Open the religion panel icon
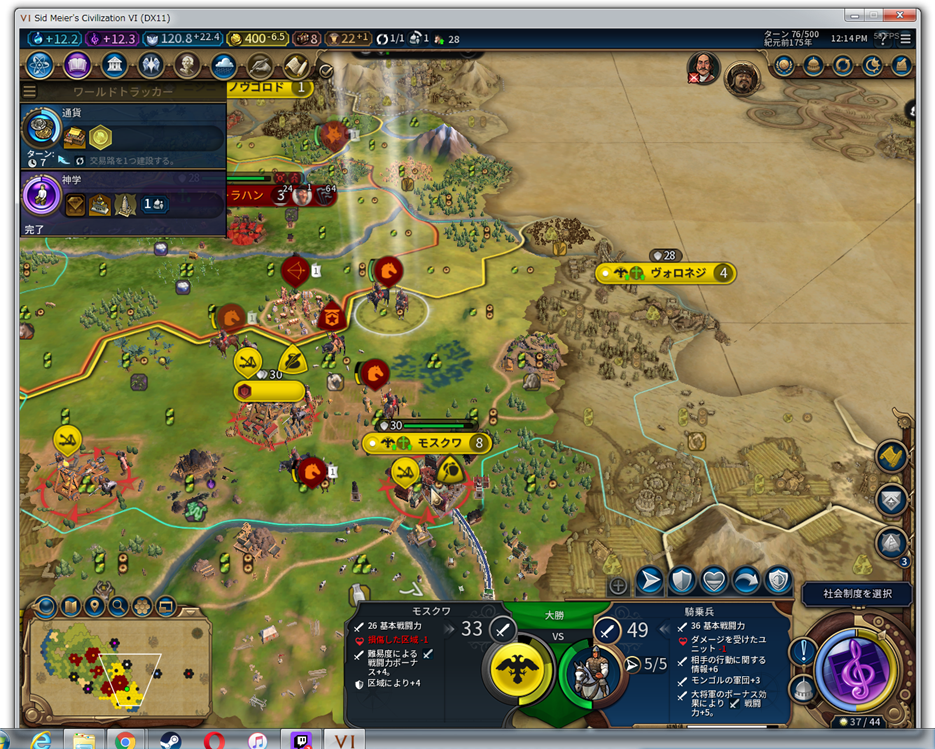Screen dimensions: 935x749 pyautogui.click(x=151, y=66)
